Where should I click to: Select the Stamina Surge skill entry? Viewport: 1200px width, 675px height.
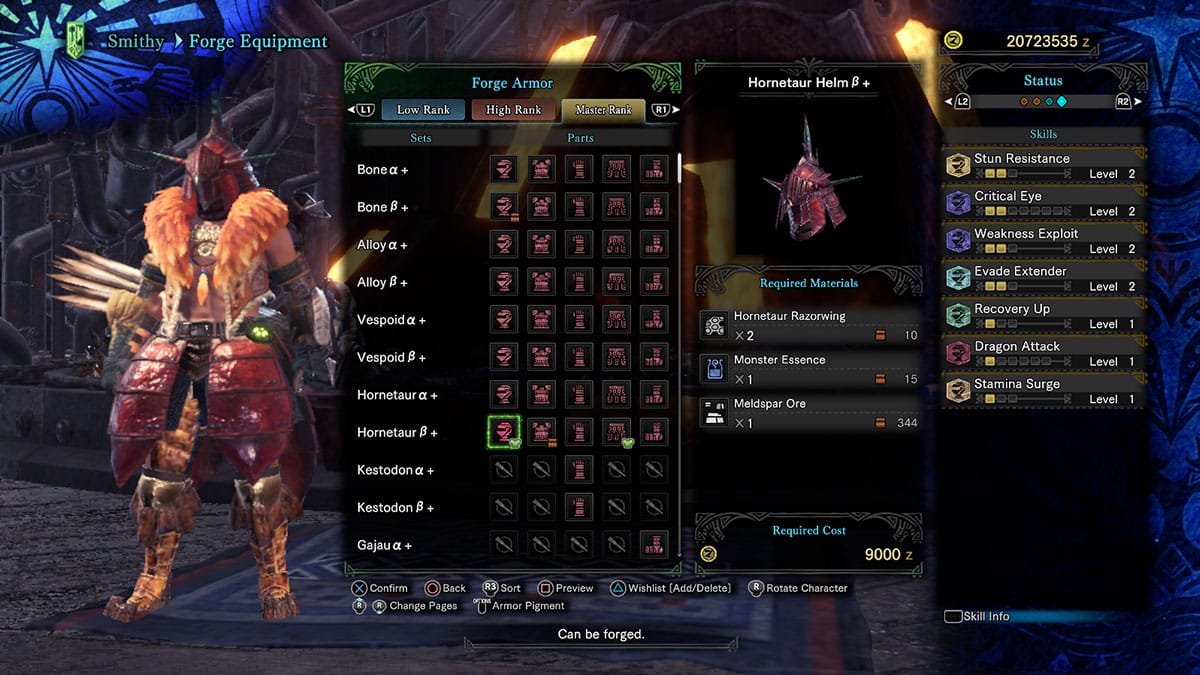pyautogui.click(x=1042, y=391)
